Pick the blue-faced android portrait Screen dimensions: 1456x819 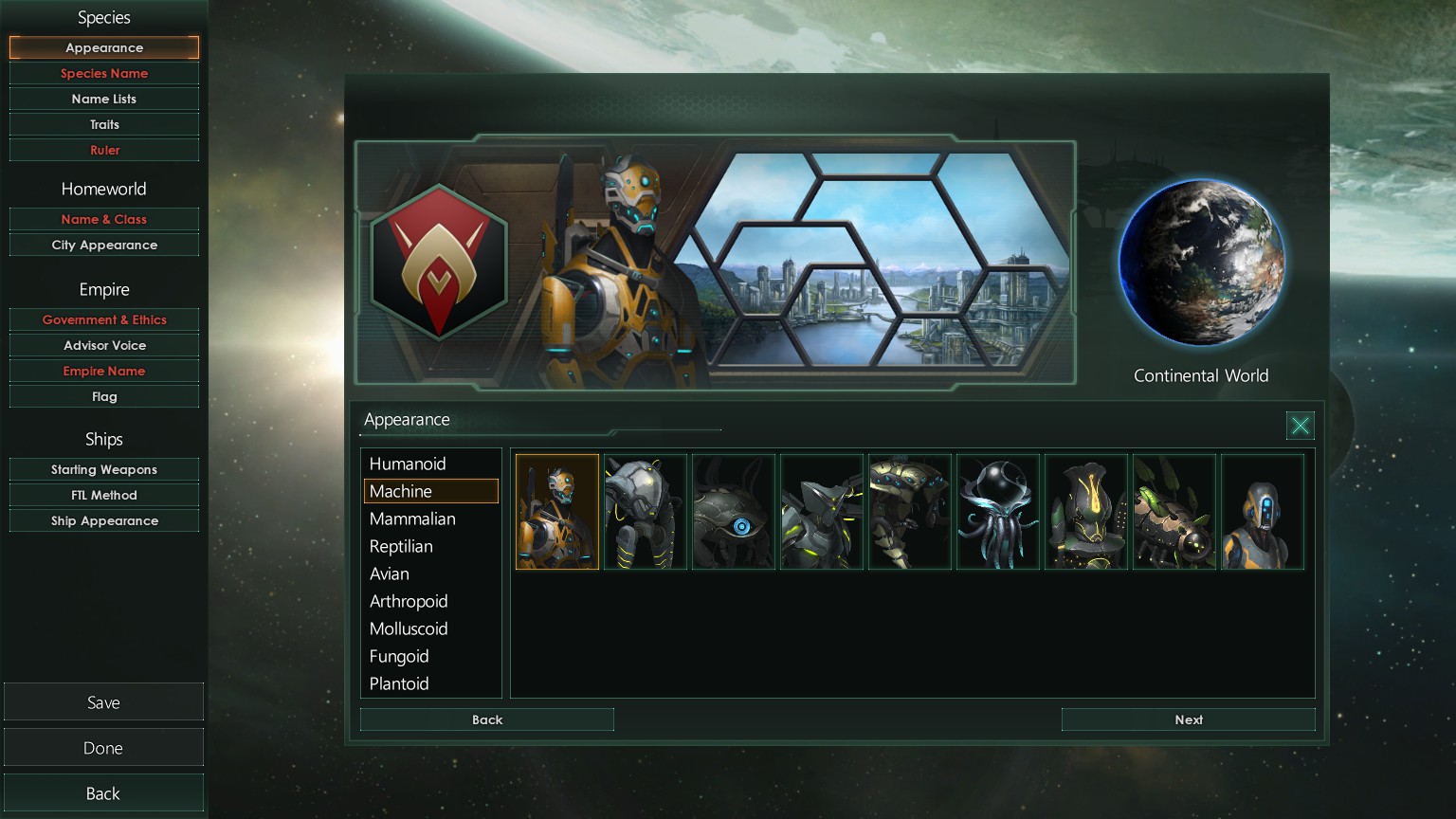tap(1263, 512)
